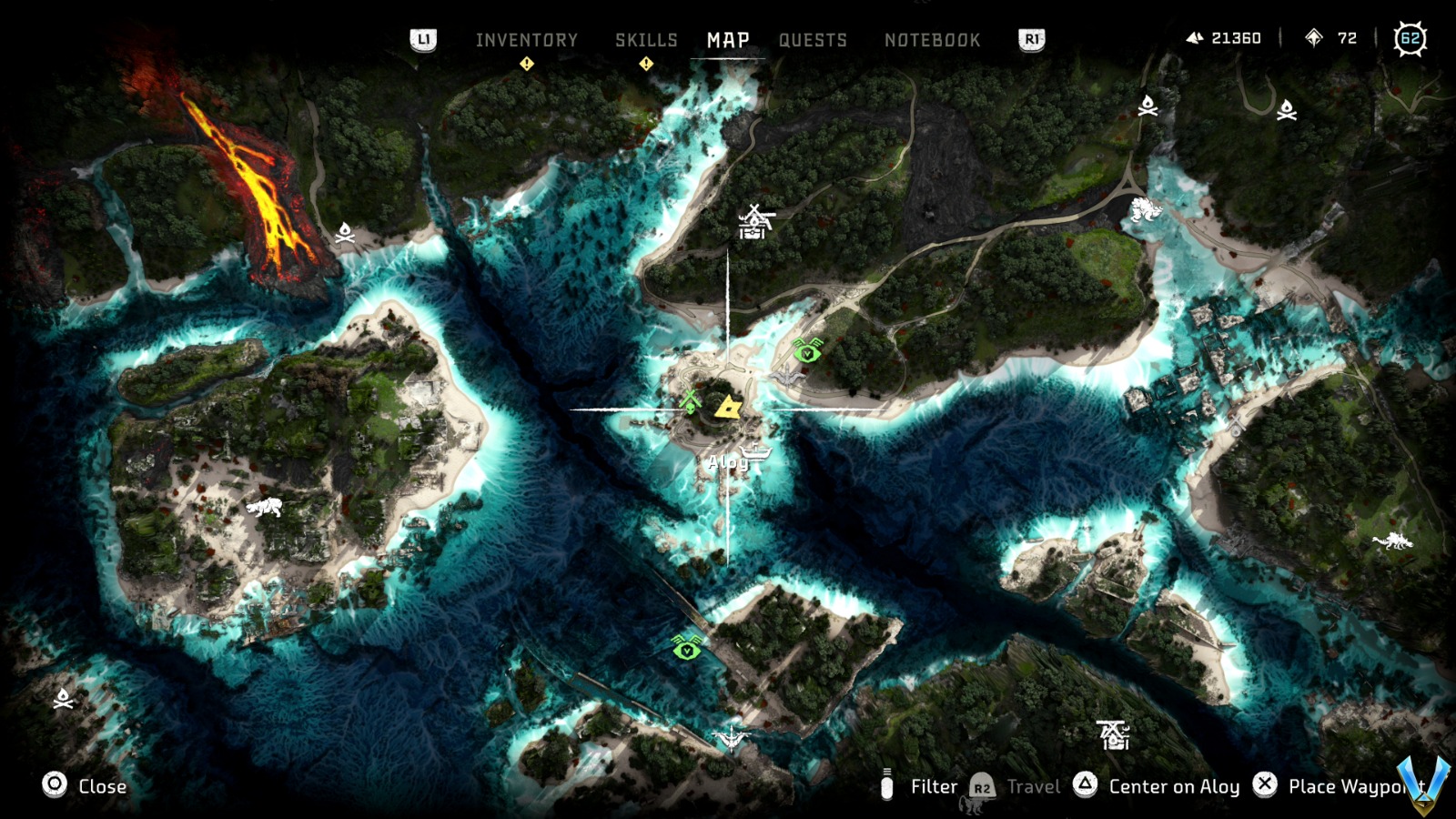Select Aloy's player marker on the map

729,409
